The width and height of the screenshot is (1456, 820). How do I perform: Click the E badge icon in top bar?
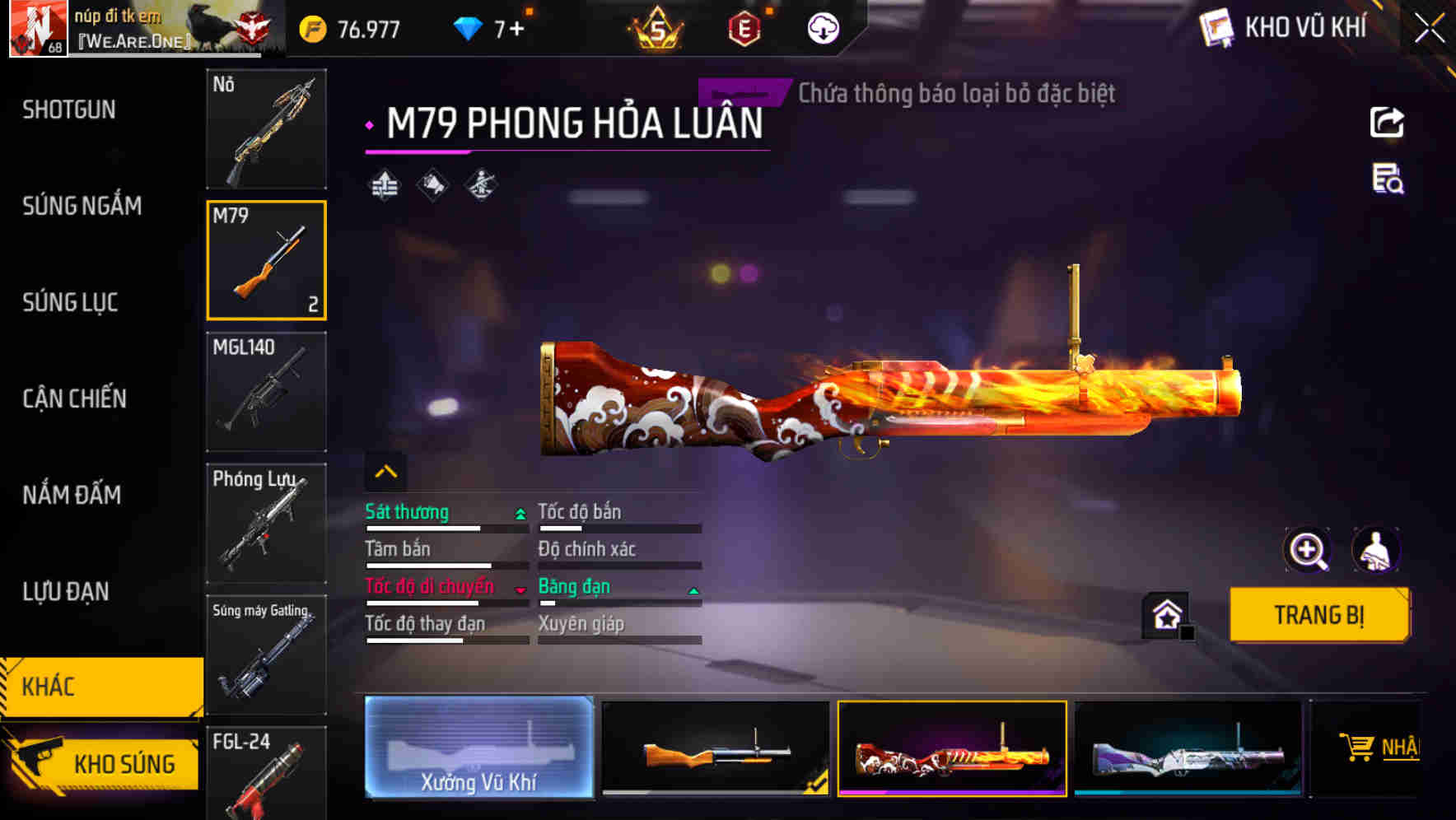(746, 27)
